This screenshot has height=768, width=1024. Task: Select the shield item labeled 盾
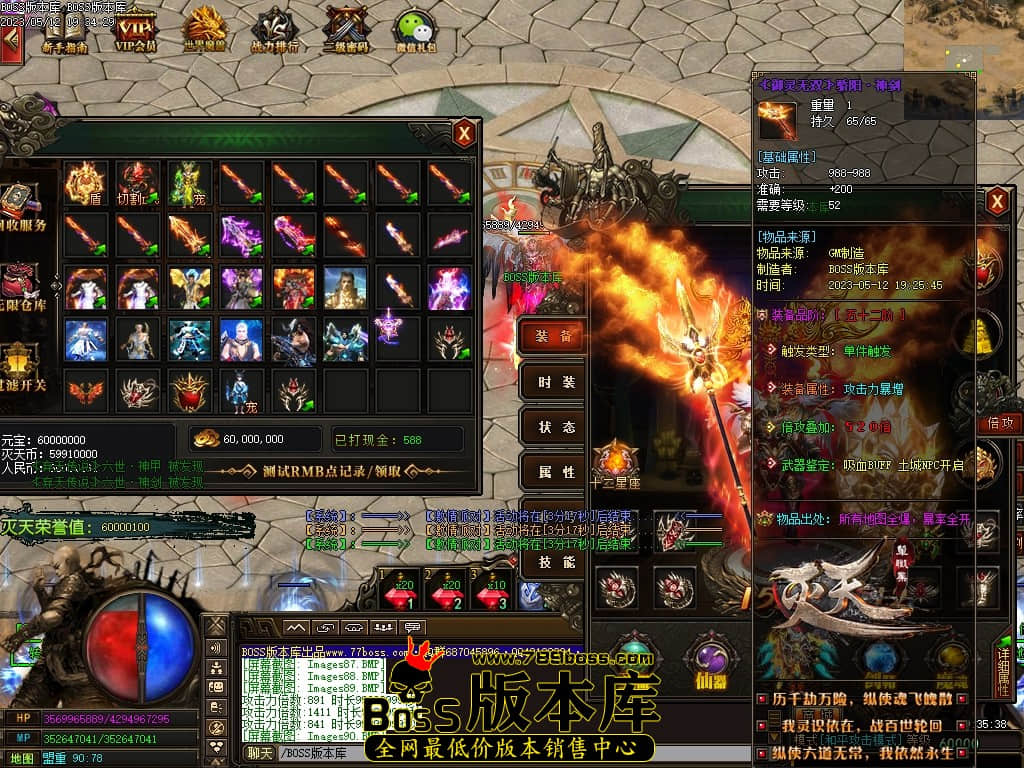pos(85,182)
